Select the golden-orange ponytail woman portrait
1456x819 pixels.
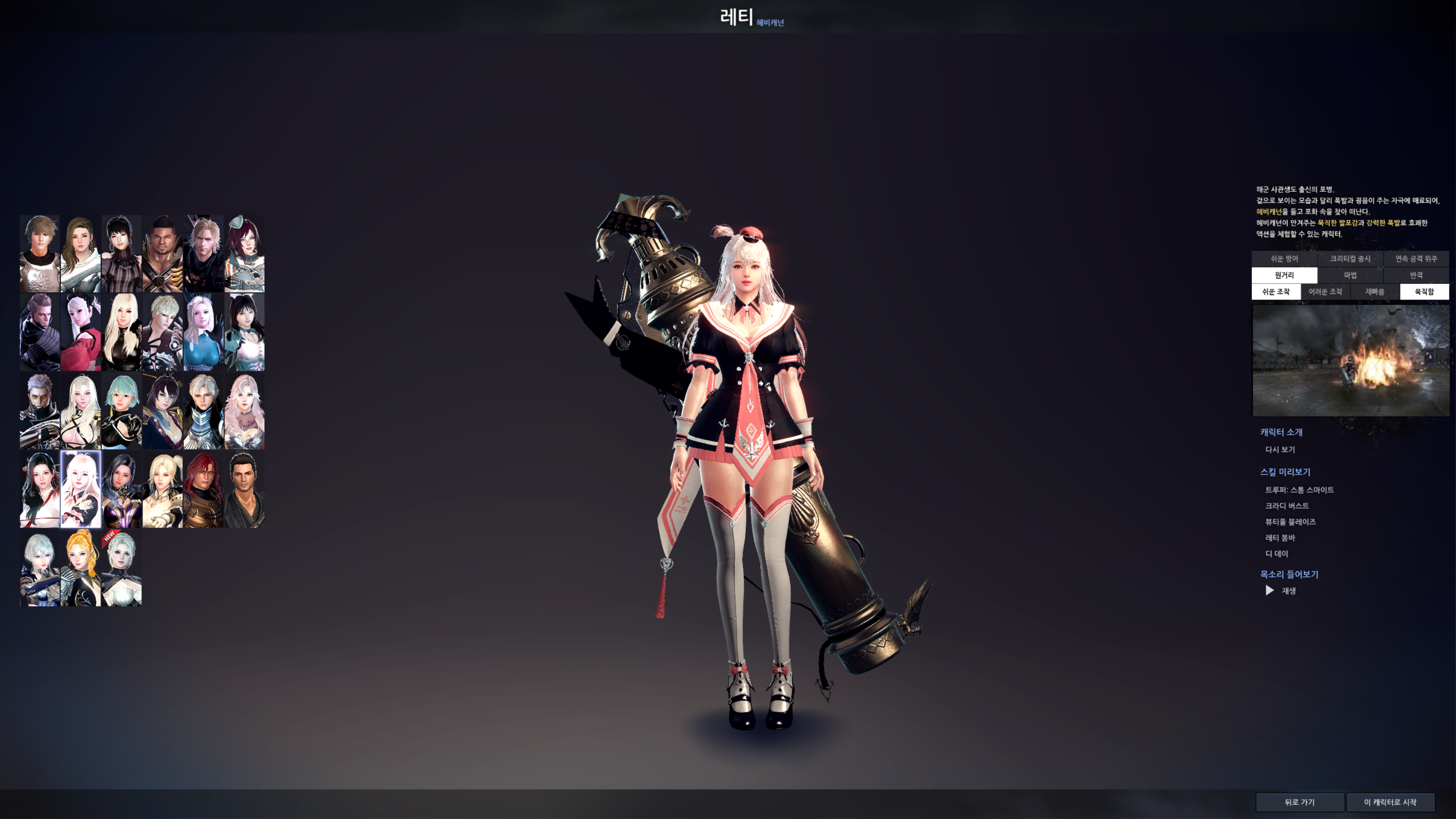coord(81,568)
